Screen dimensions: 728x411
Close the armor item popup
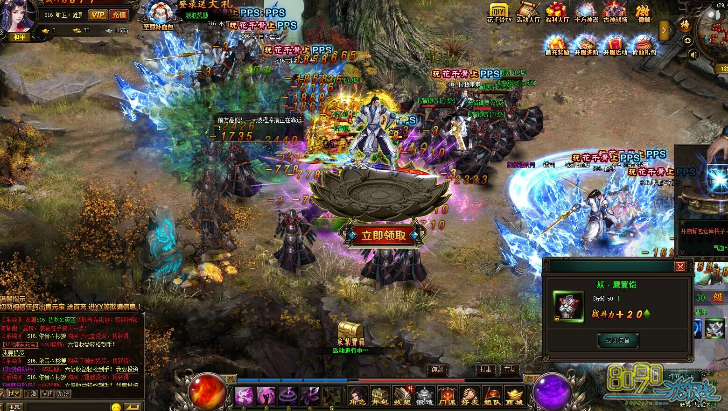click(681, 267)
